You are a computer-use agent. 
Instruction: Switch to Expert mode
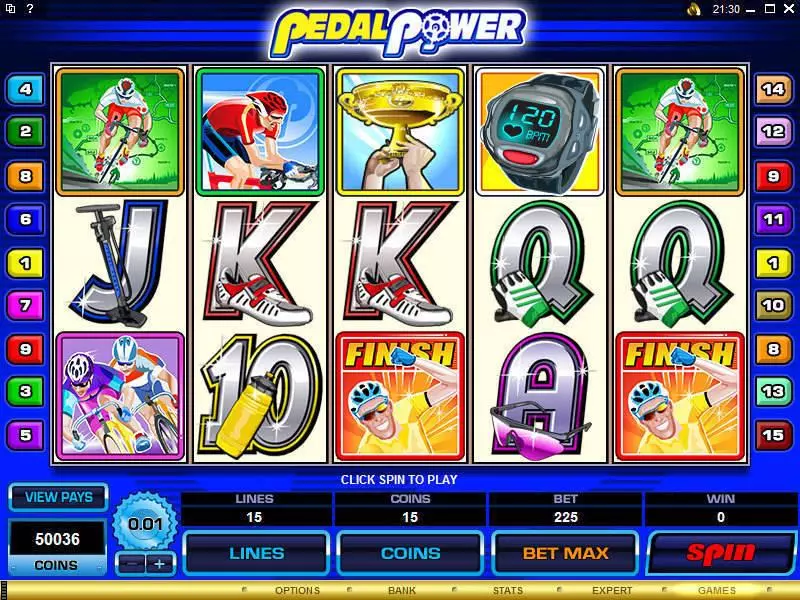coord(612,591)
